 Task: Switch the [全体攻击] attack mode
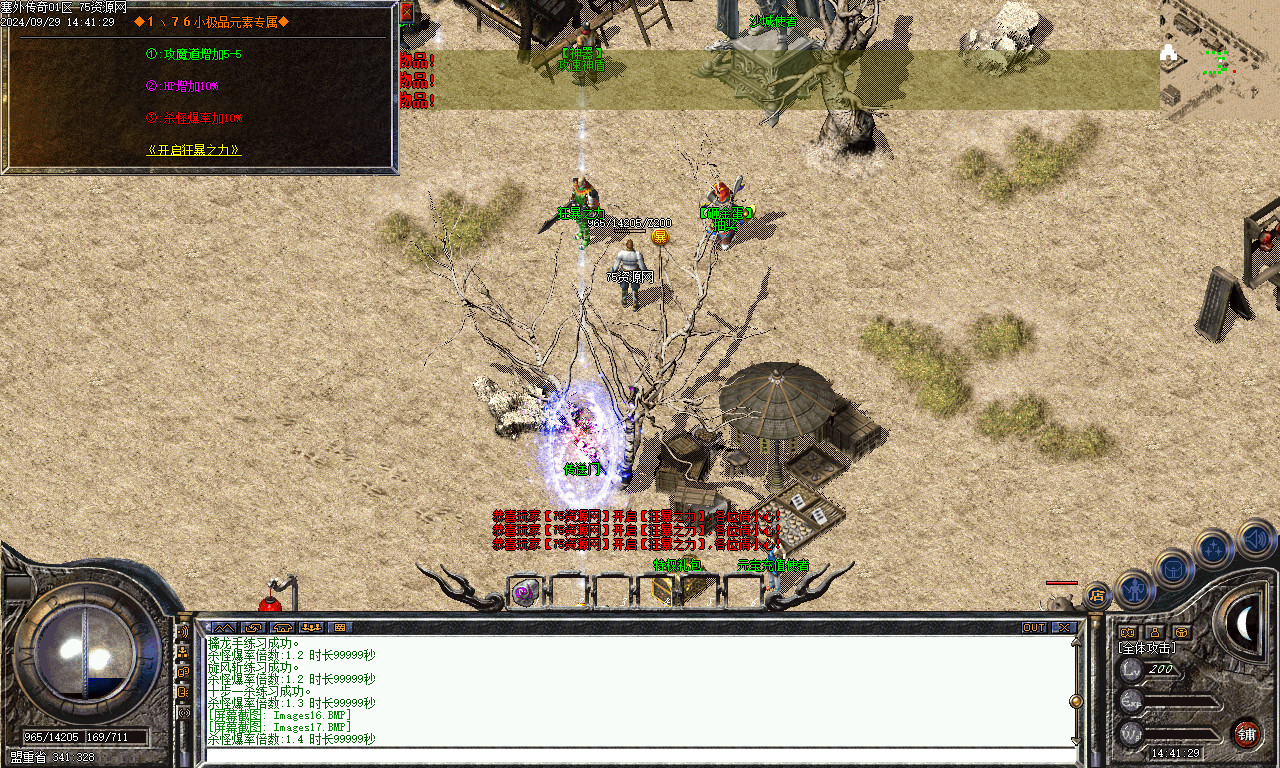(1147, 648)
